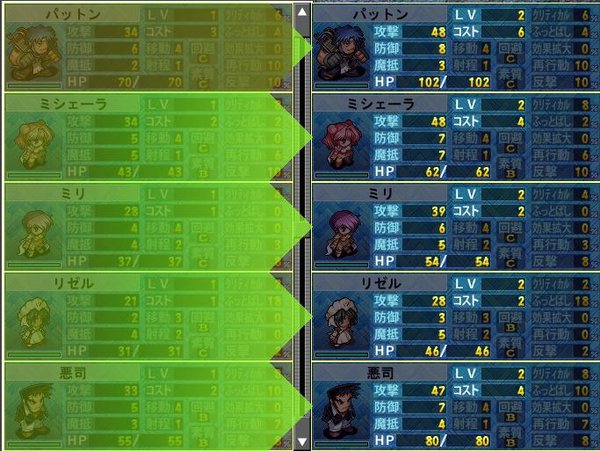Select 悪司's level 1 status card

click(146, 406)
